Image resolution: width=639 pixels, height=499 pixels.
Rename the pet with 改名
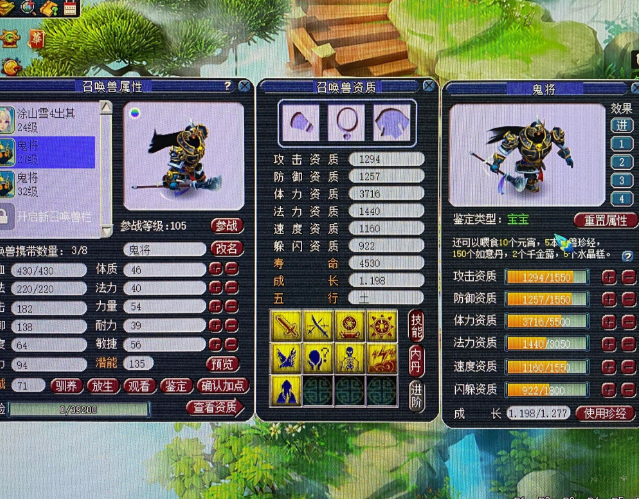[228, 249]
